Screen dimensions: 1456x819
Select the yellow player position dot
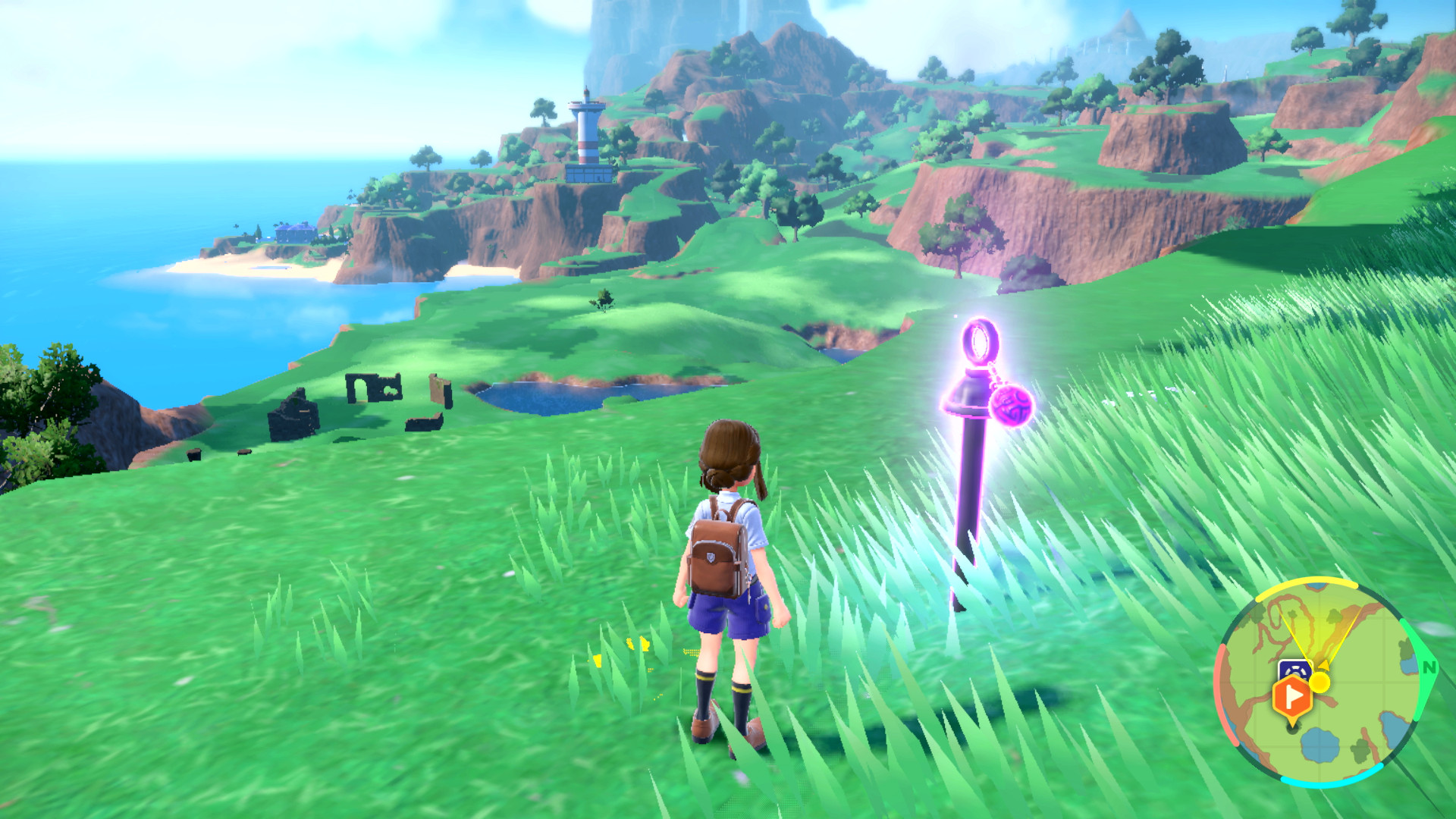click(x=1320, y=682)
